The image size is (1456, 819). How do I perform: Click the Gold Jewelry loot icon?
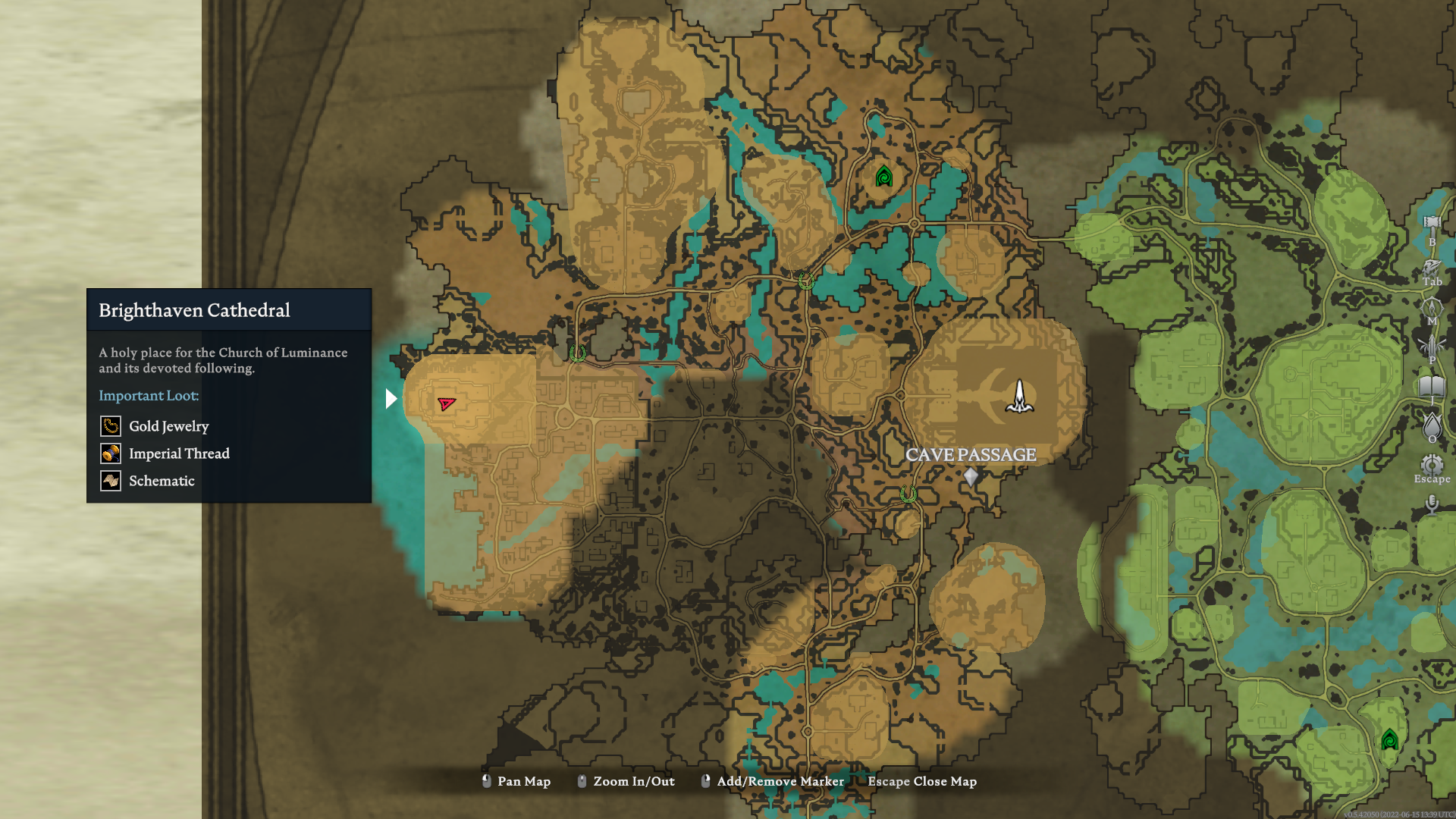click(x=110, y=426)
